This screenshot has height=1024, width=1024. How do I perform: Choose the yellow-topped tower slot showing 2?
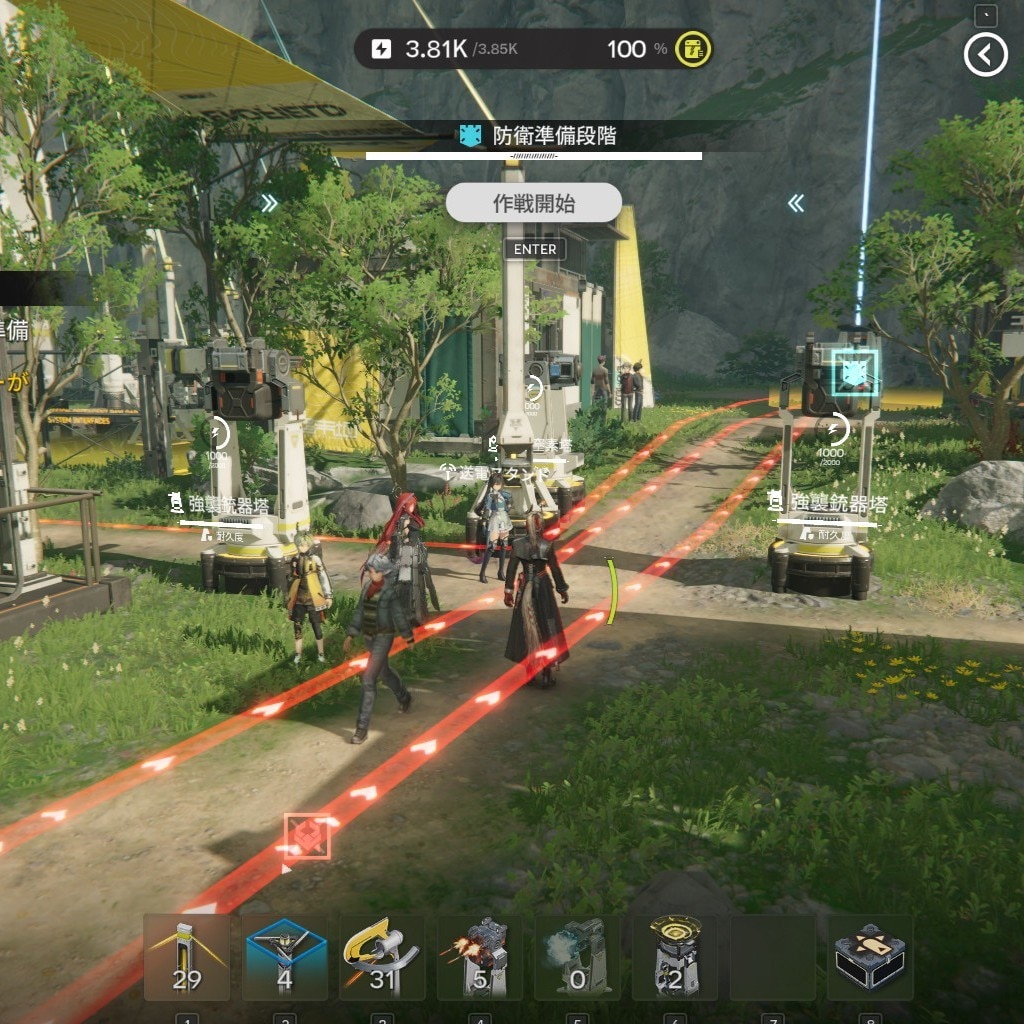click(675, 957)
